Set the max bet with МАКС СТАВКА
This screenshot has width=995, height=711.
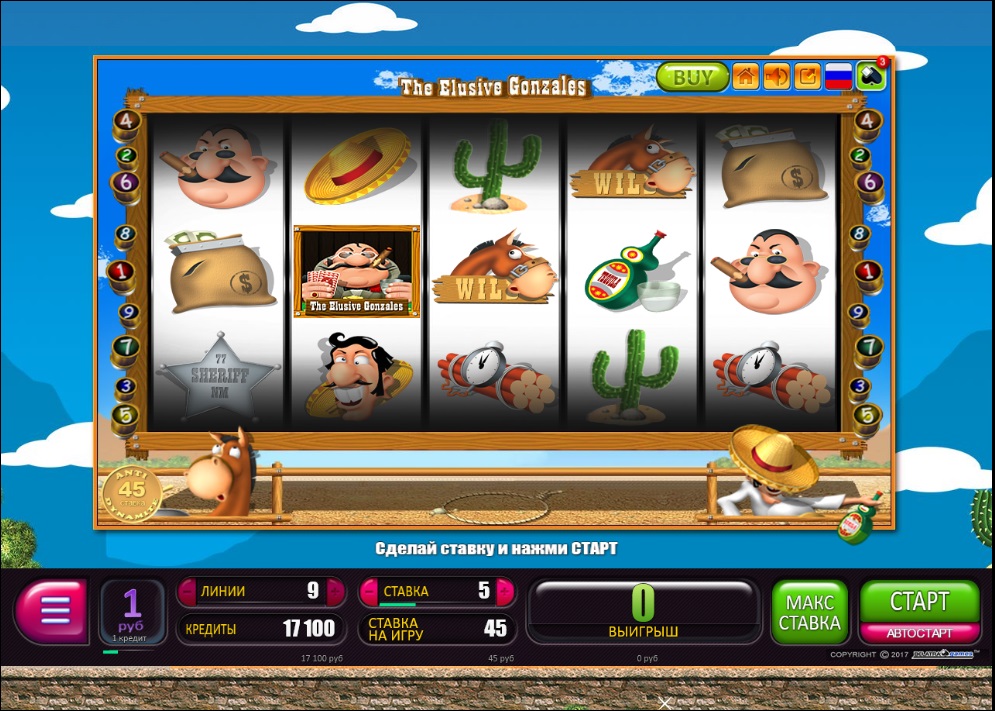coord(809,612)
